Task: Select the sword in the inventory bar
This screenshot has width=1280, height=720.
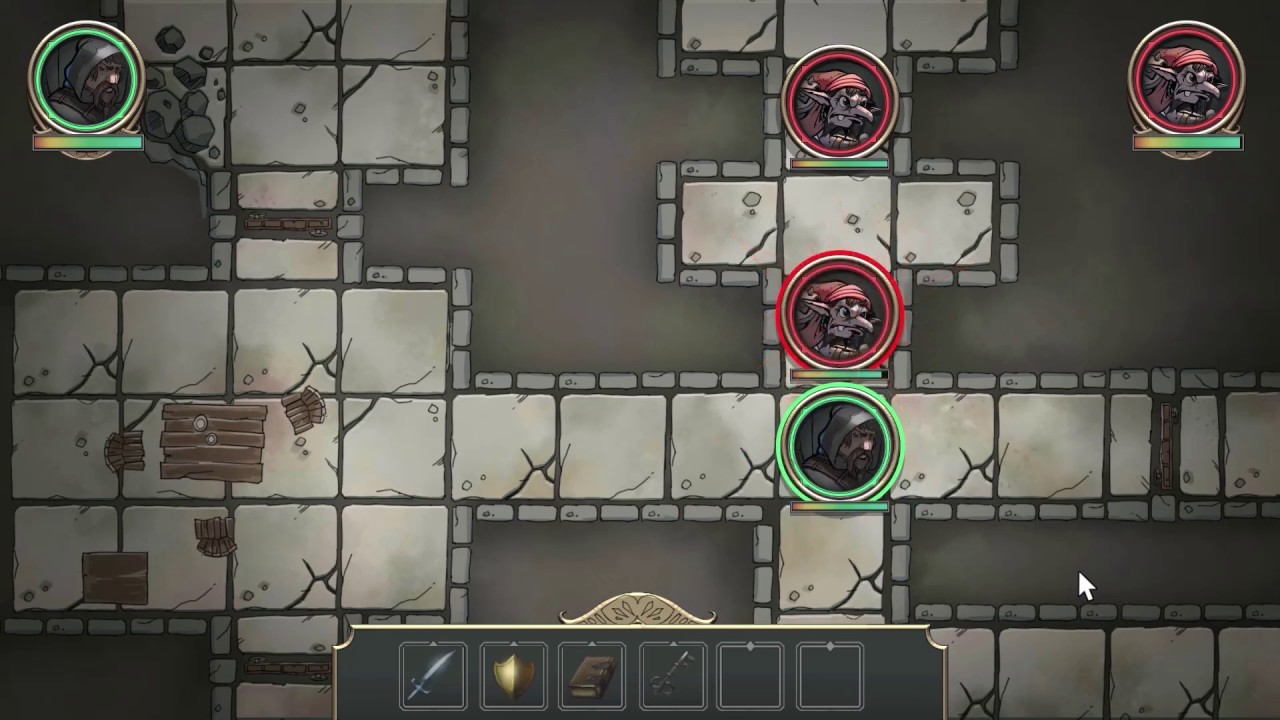Action: (432, 675)
